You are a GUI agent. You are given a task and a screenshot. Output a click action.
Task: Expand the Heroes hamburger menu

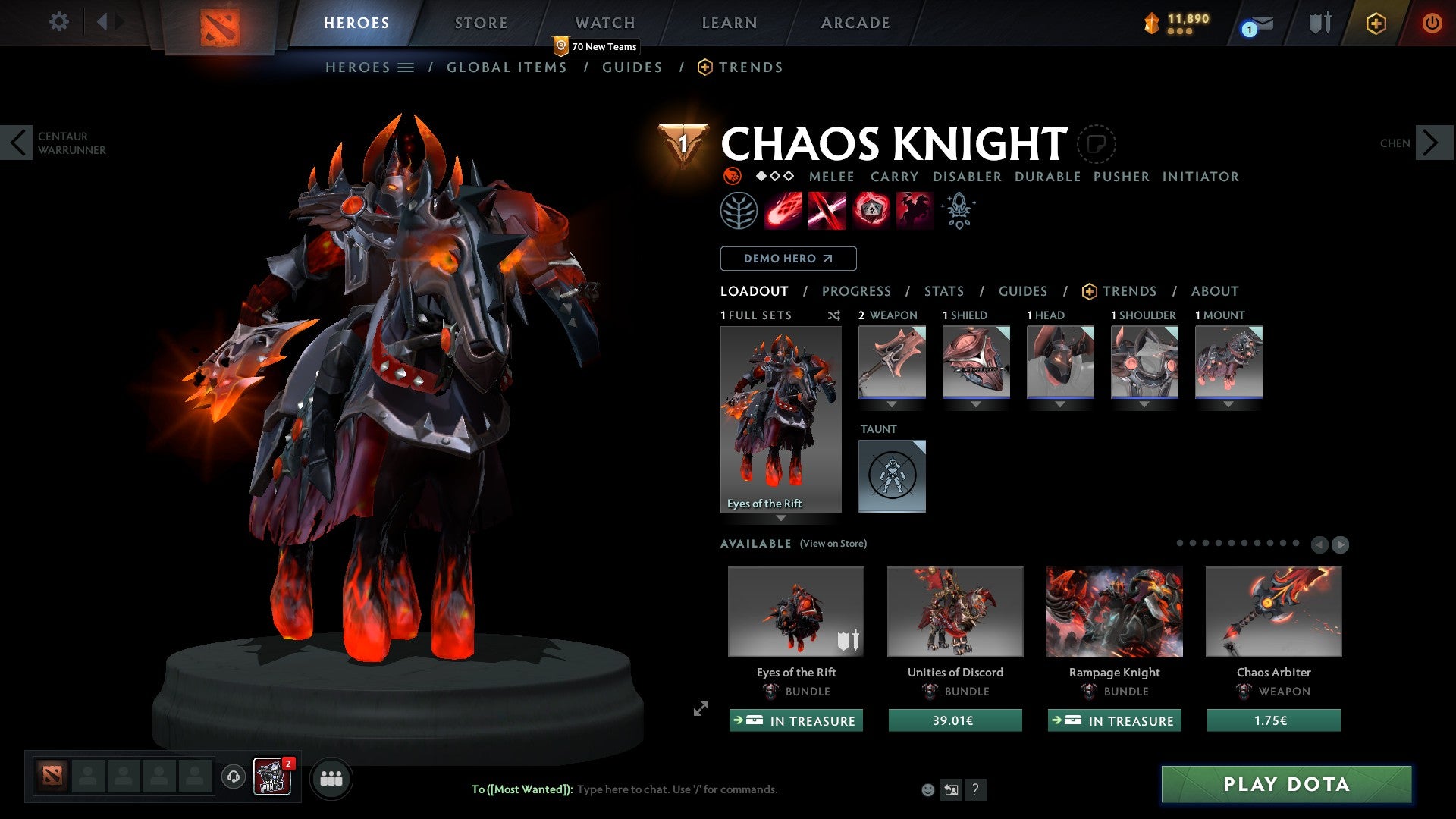click(406, 67)
